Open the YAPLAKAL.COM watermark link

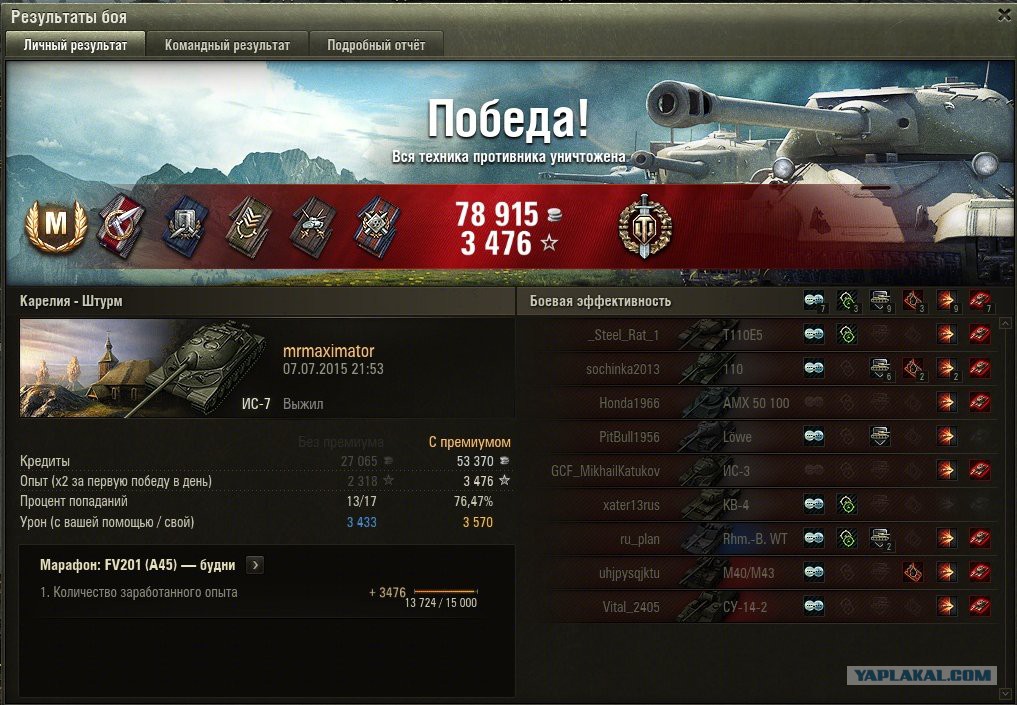[921, 676]
